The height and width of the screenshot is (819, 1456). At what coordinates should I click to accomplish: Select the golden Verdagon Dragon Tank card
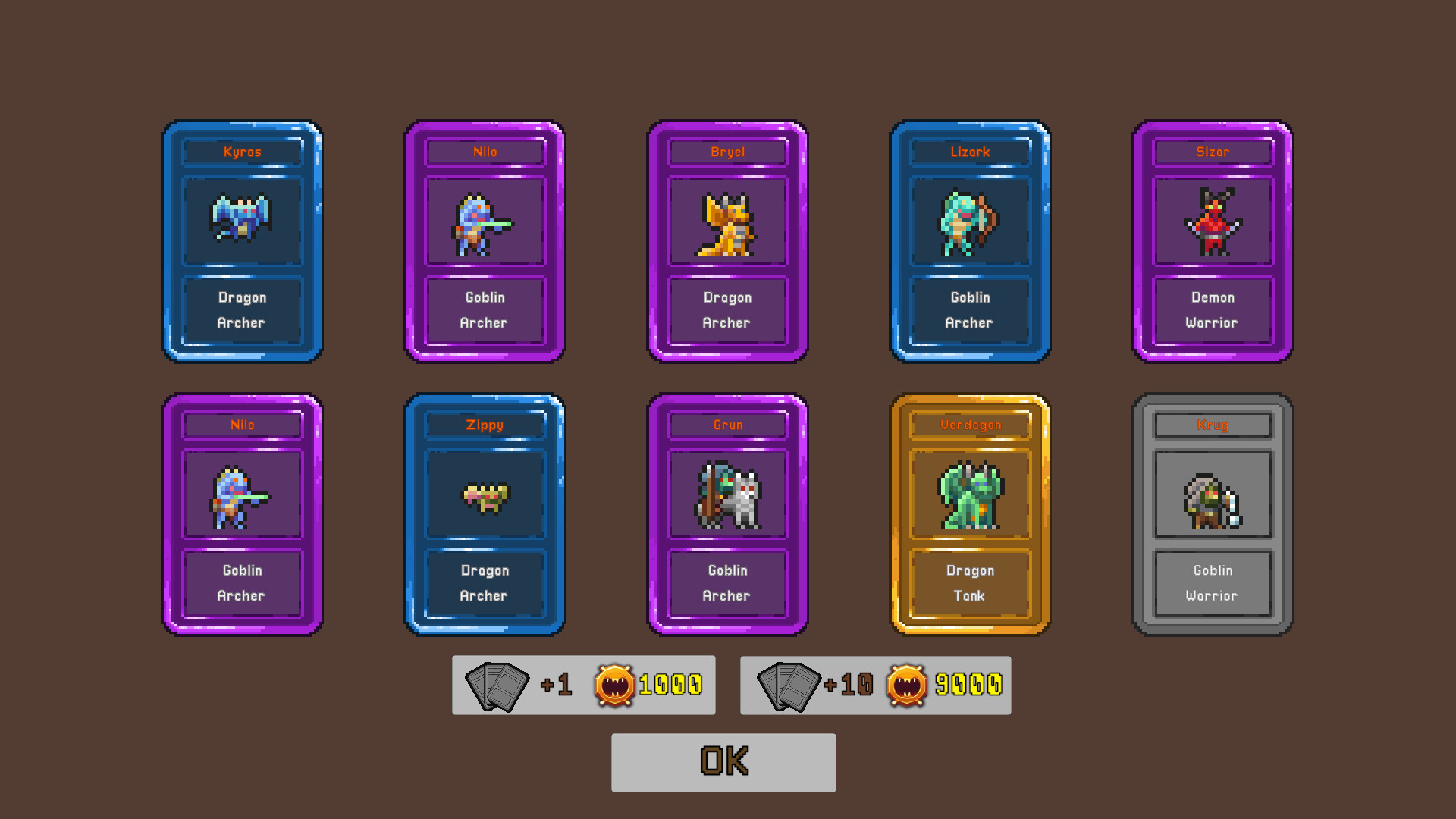(969, 516)
